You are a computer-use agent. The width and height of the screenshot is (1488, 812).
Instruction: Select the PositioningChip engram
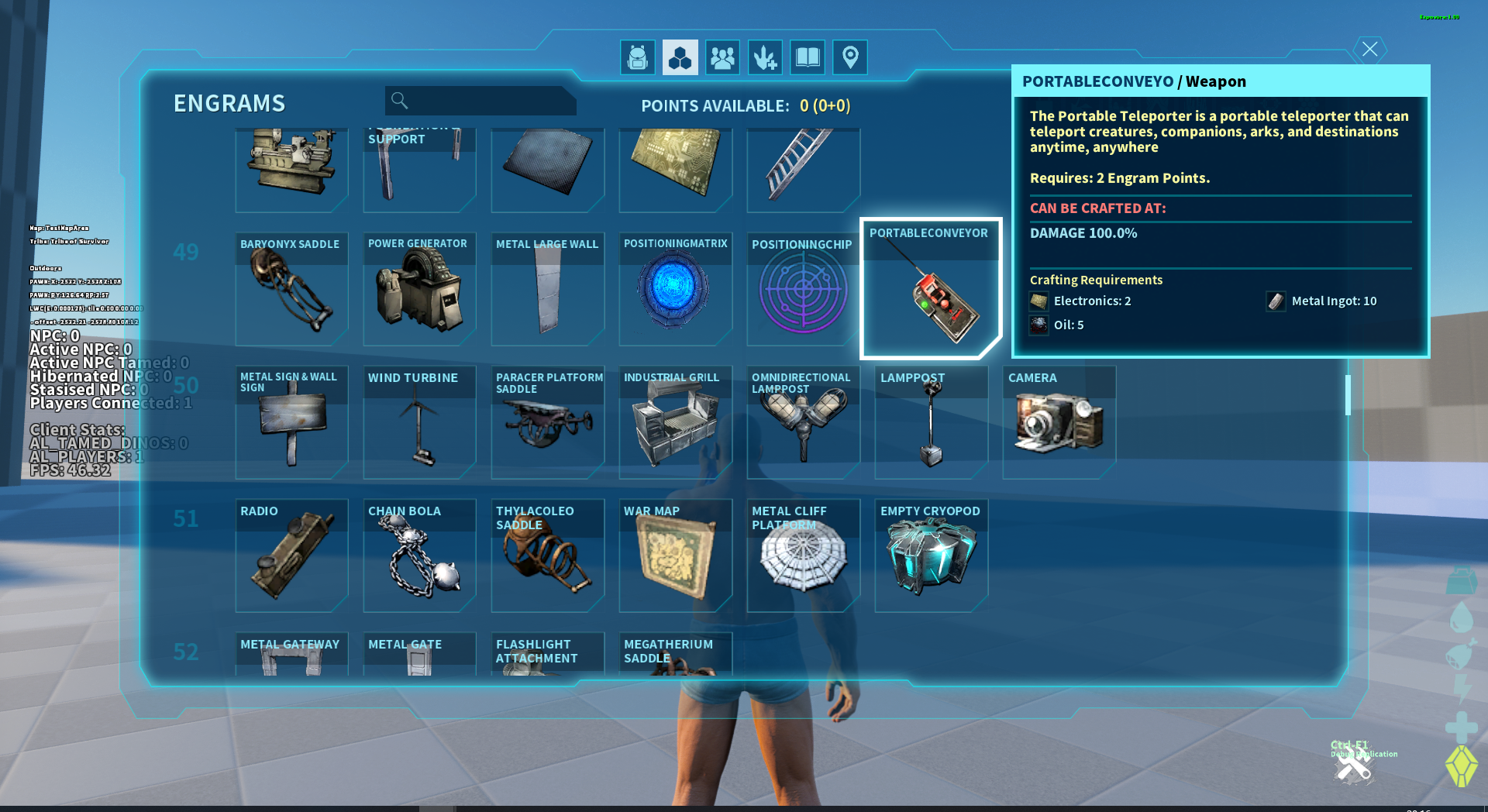click(x=803, y=290)
